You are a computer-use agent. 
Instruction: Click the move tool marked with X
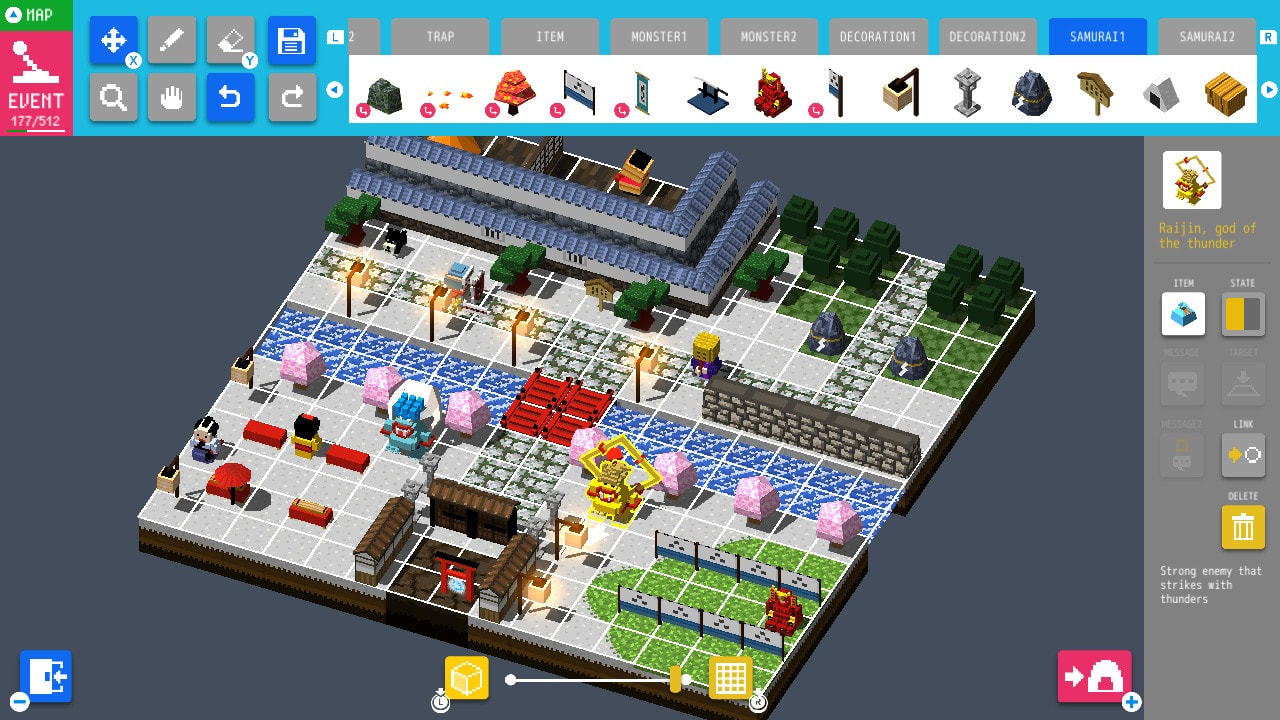[x=113, y=40]
